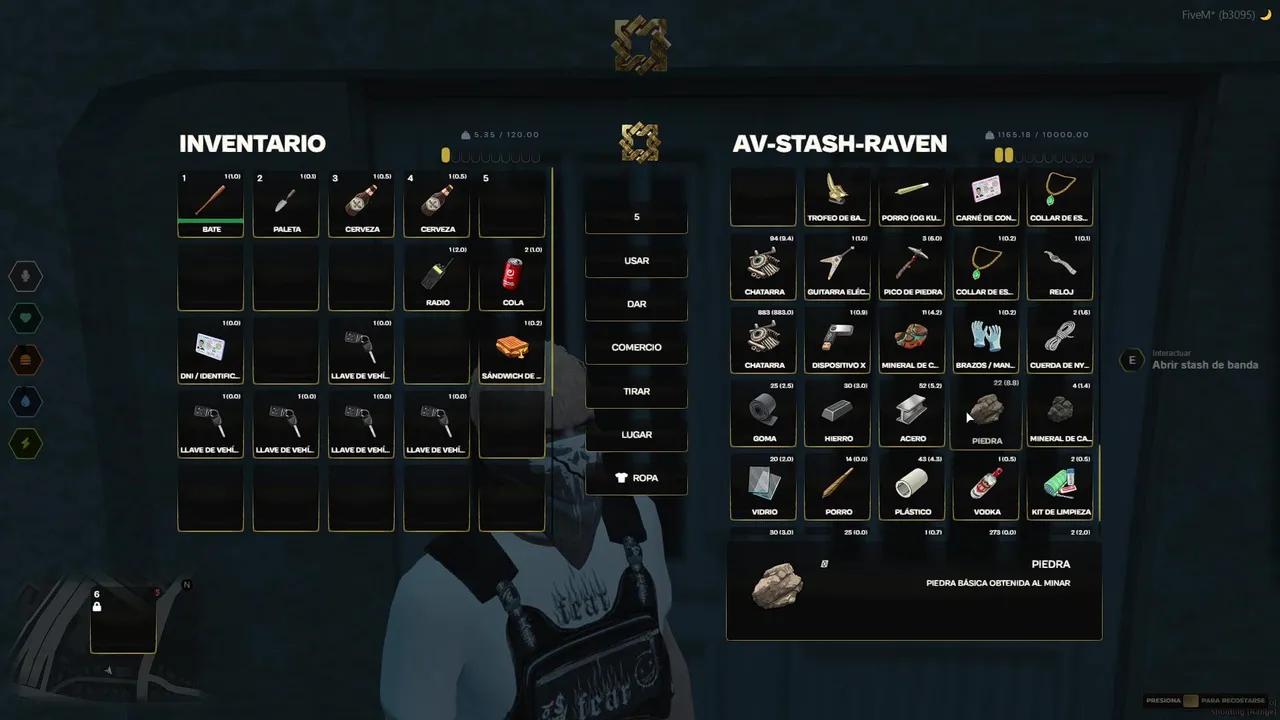
Task: Select the RELOJ slot in stash
Action: [x=1060, y=267]
